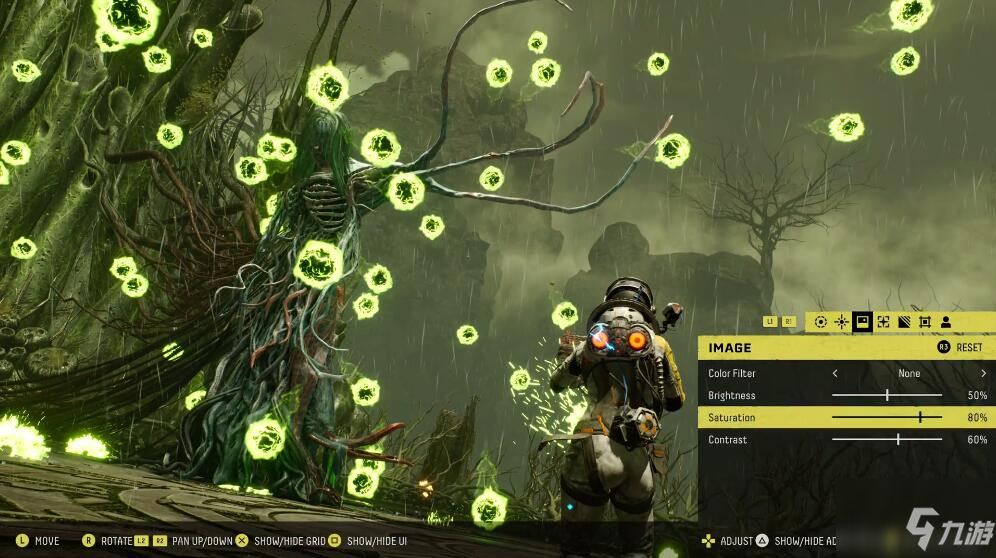Switch to the diagonal stripes tab
Image resolution: width=996 pixels, height=558 pixels.
click(x=904, y=322)
